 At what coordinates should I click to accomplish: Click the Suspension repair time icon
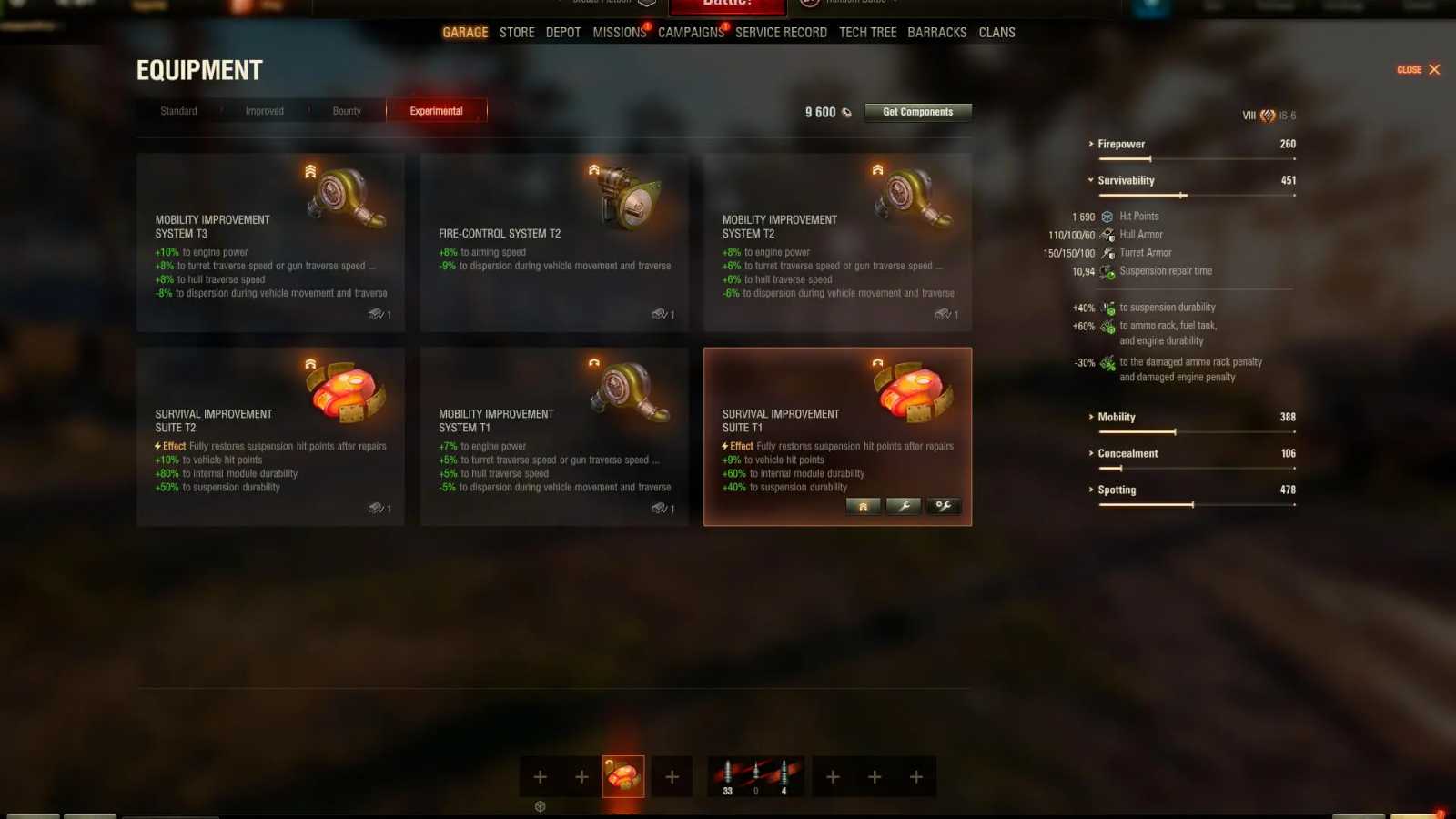(x=1107, y=271)
